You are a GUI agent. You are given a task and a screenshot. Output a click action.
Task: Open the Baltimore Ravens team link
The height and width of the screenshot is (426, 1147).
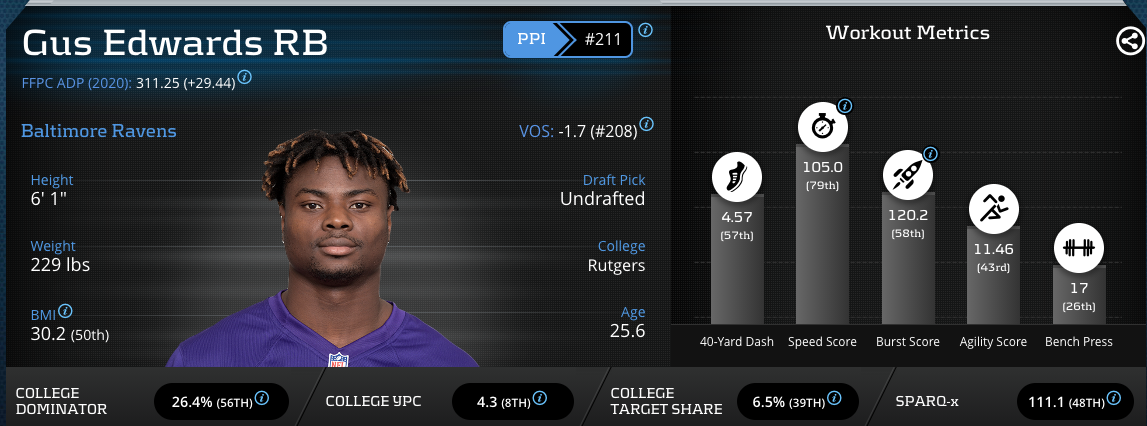pos(98,131)
